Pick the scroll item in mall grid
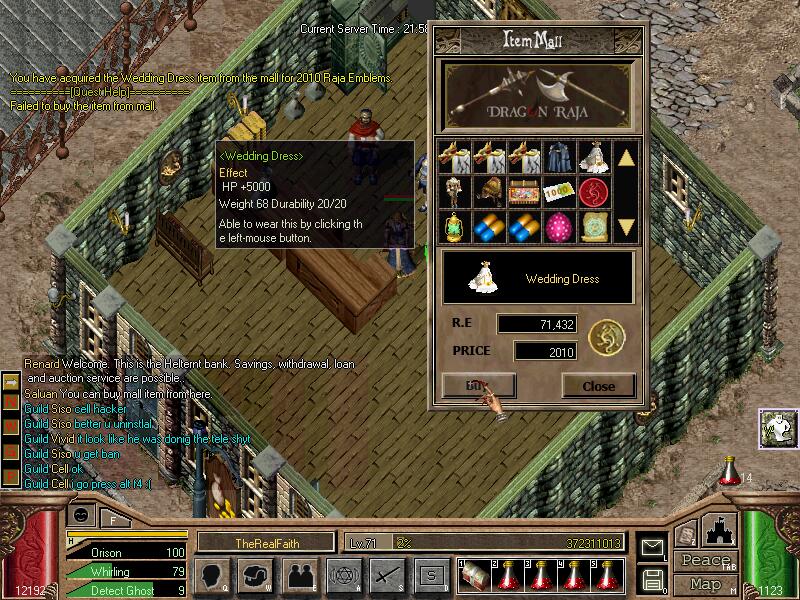 pos(594,226)
